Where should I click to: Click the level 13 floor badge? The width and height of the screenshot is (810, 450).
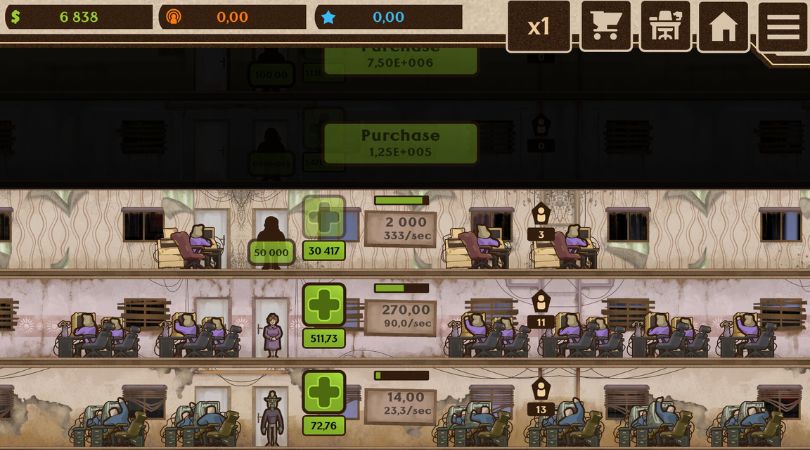541,398
